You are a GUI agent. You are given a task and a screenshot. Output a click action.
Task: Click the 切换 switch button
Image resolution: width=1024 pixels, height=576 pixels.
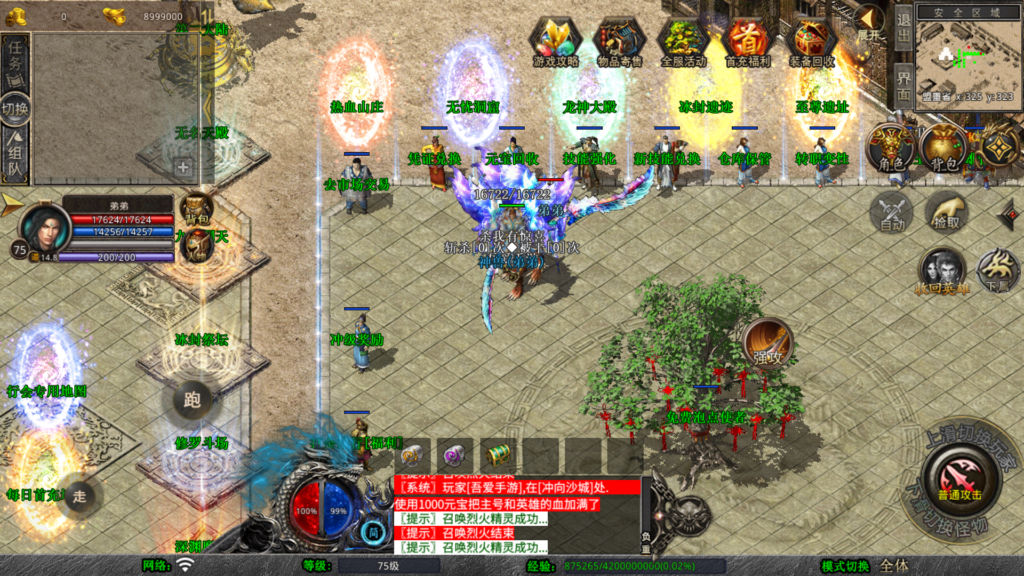coord(16,107)
